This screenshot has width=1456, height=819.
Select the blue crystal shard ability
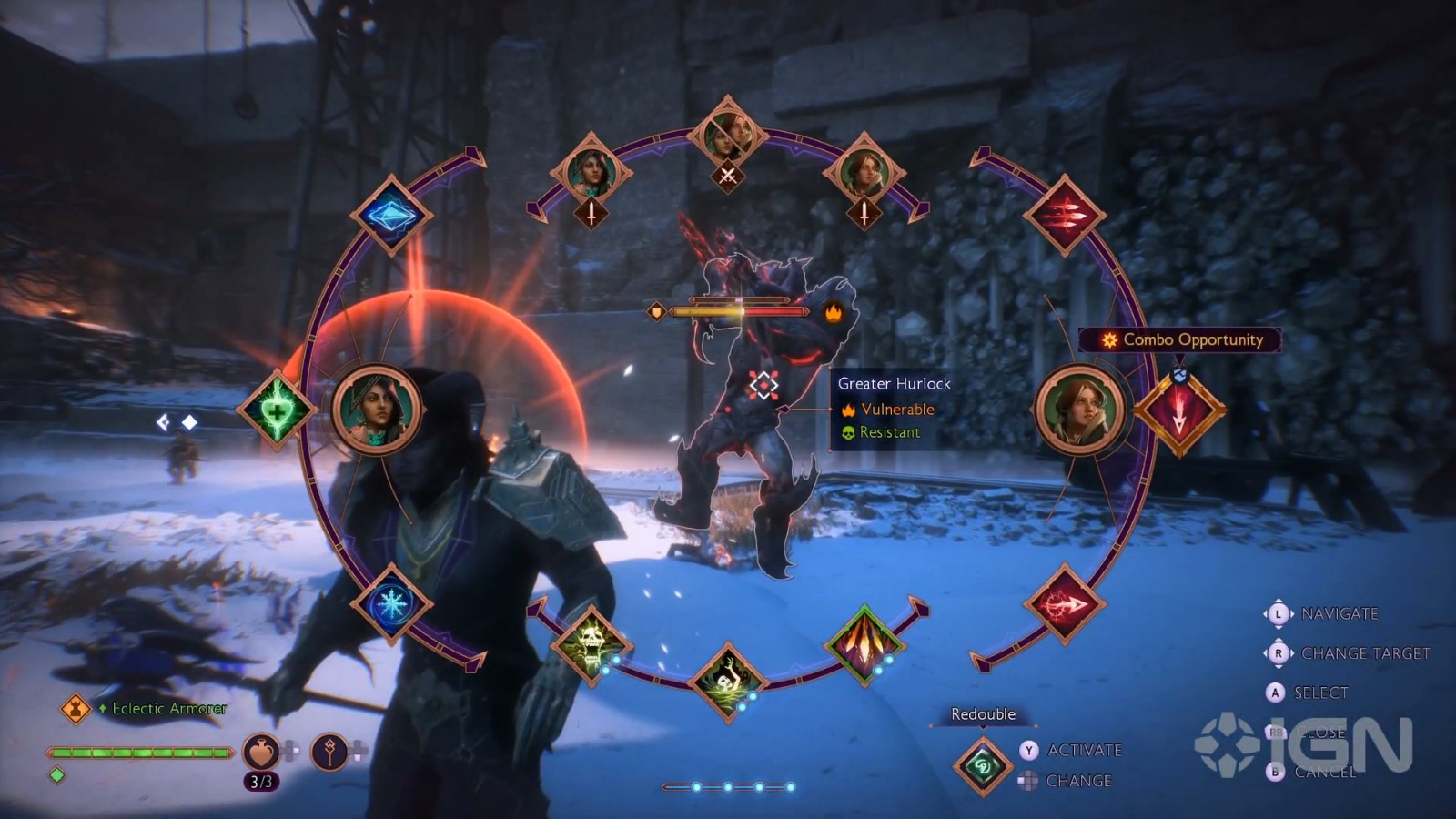390,216
